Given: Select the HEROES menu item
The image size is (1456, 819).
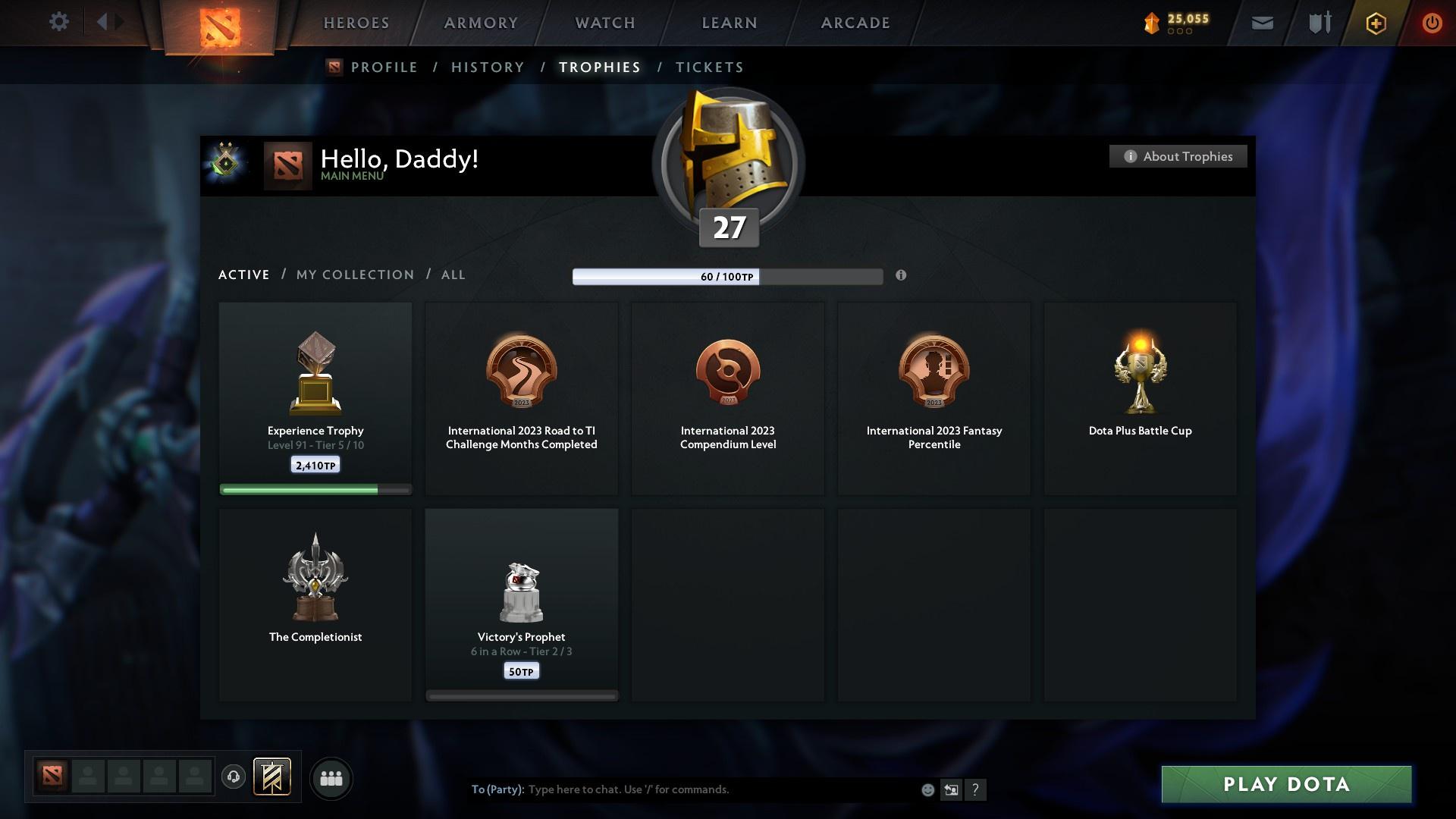Looking at the screenshot, I should 356,23.
